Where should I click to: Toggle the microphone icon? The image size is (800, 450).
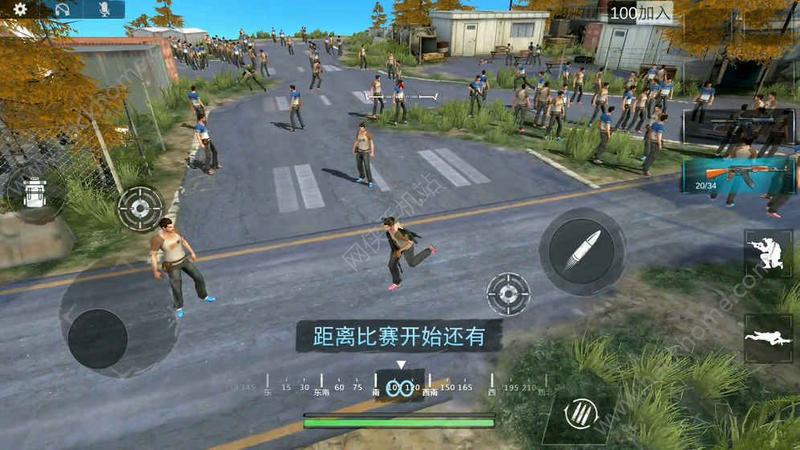102,9
